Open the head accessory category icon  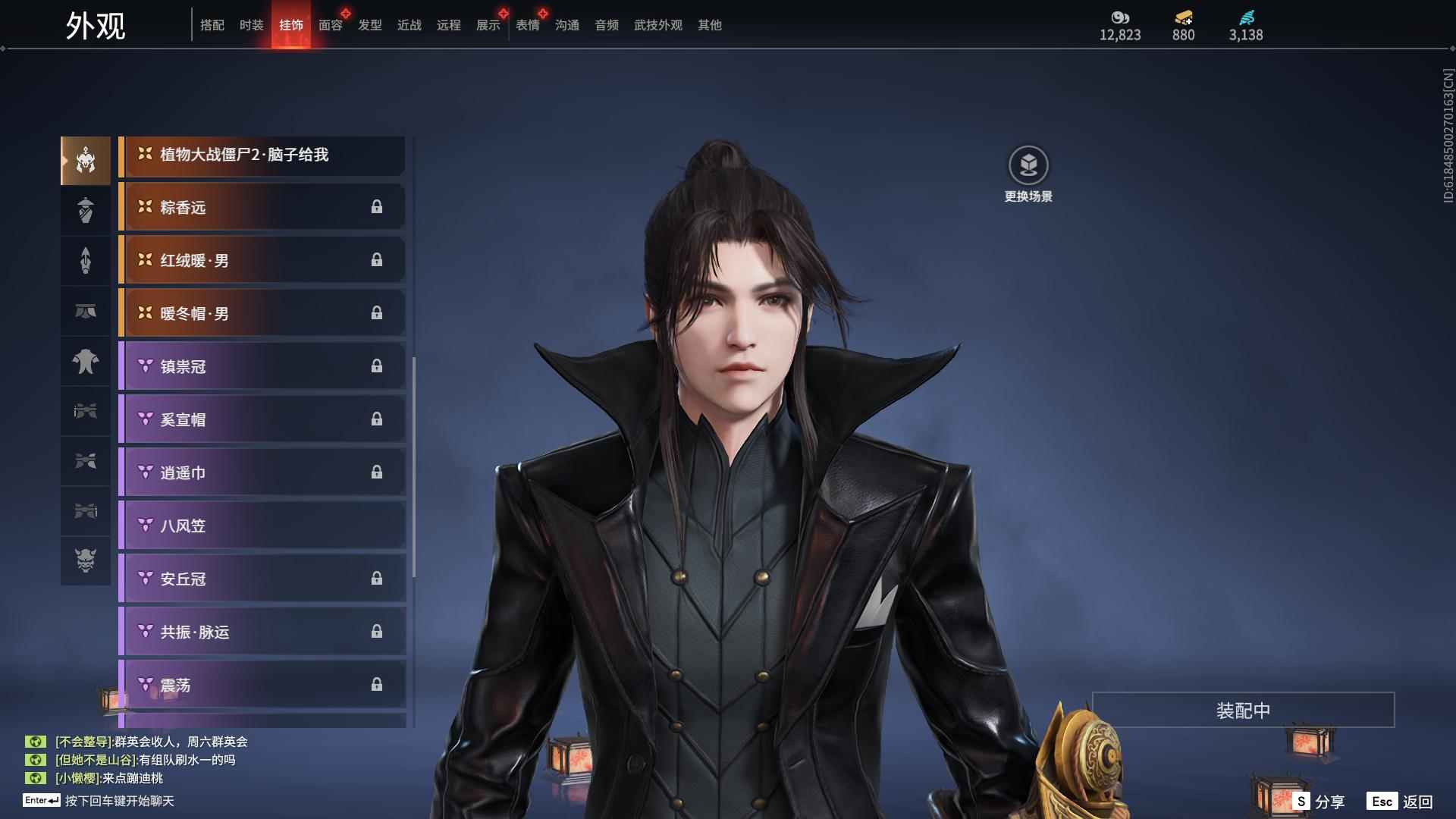pyautogui.click(x=86, y=160)
